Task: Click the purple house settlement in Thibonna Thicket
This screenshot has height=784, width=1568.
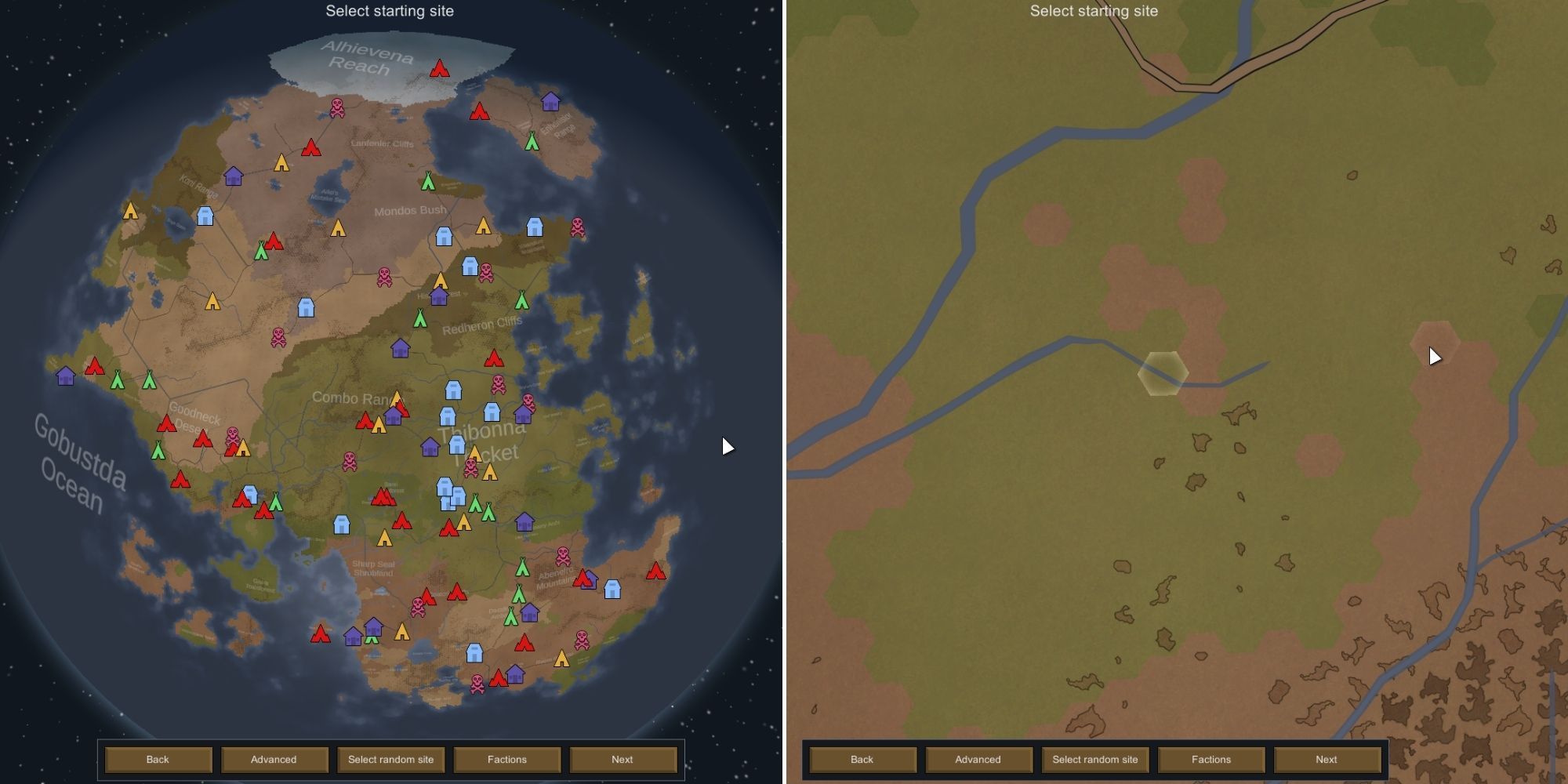Action: 430,445
